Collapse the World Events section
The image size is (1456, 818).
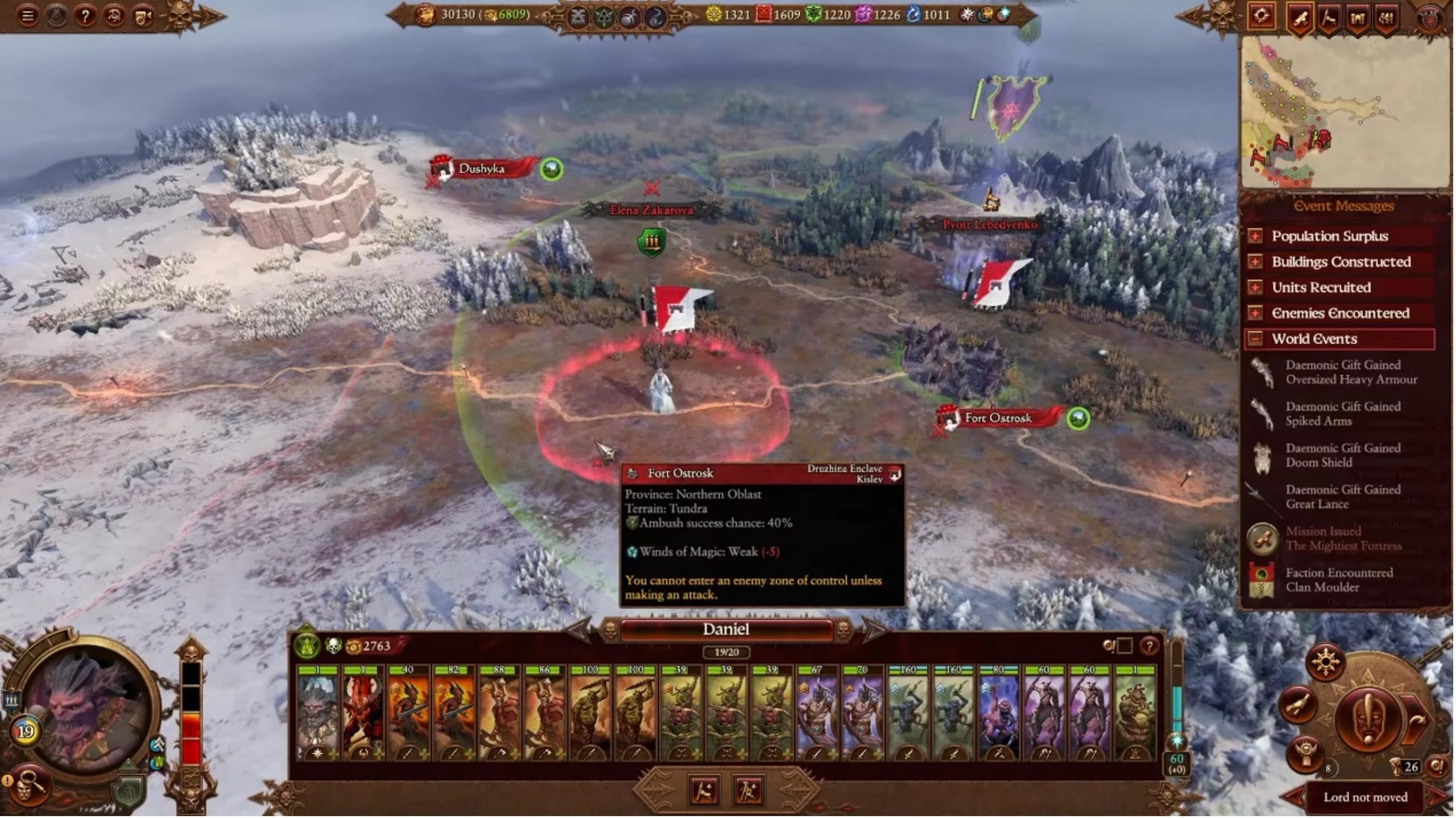click(x=1255, y=339)
